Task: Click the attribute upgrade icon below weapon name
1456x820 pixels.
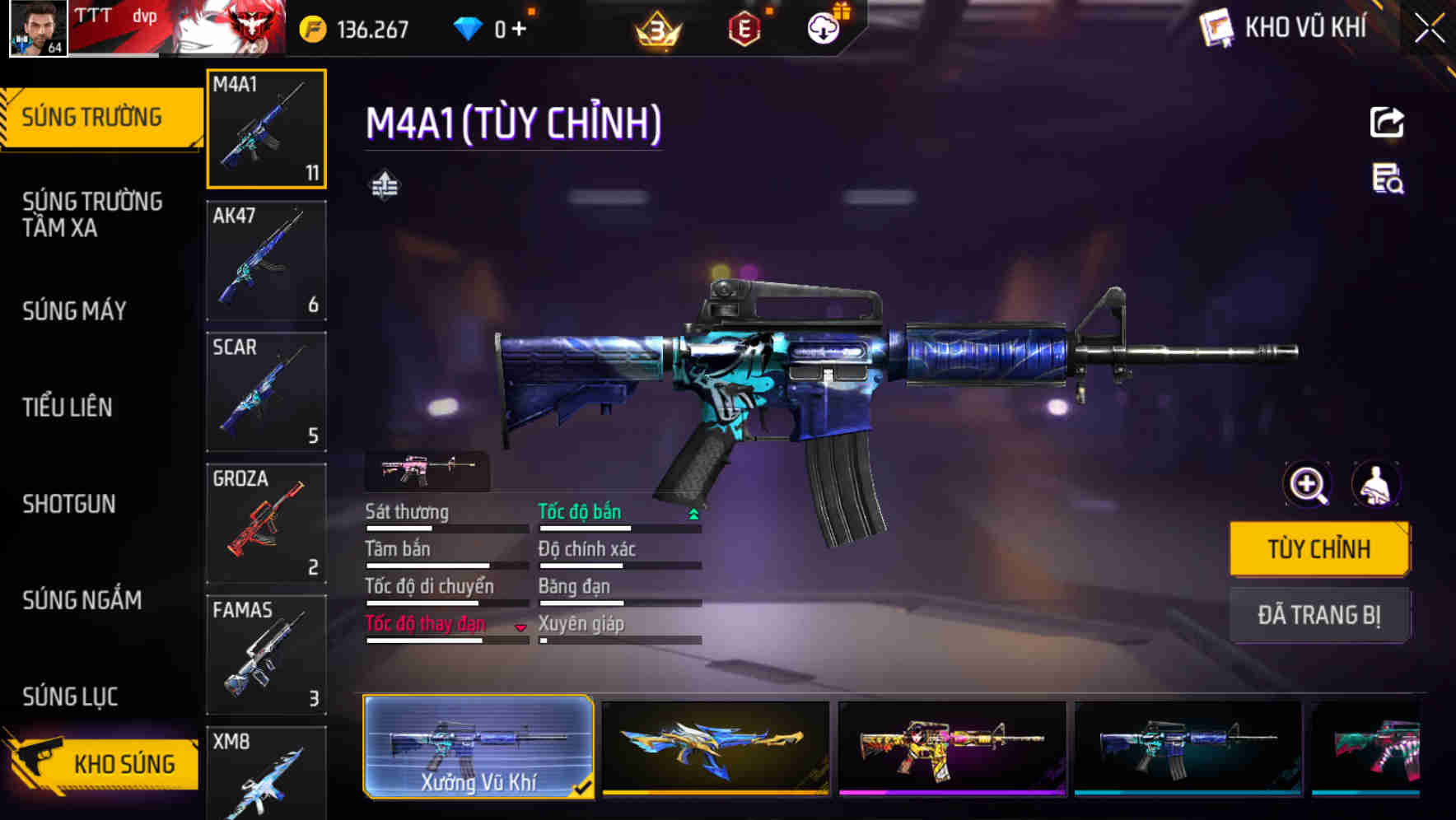Action: point(385,184)
